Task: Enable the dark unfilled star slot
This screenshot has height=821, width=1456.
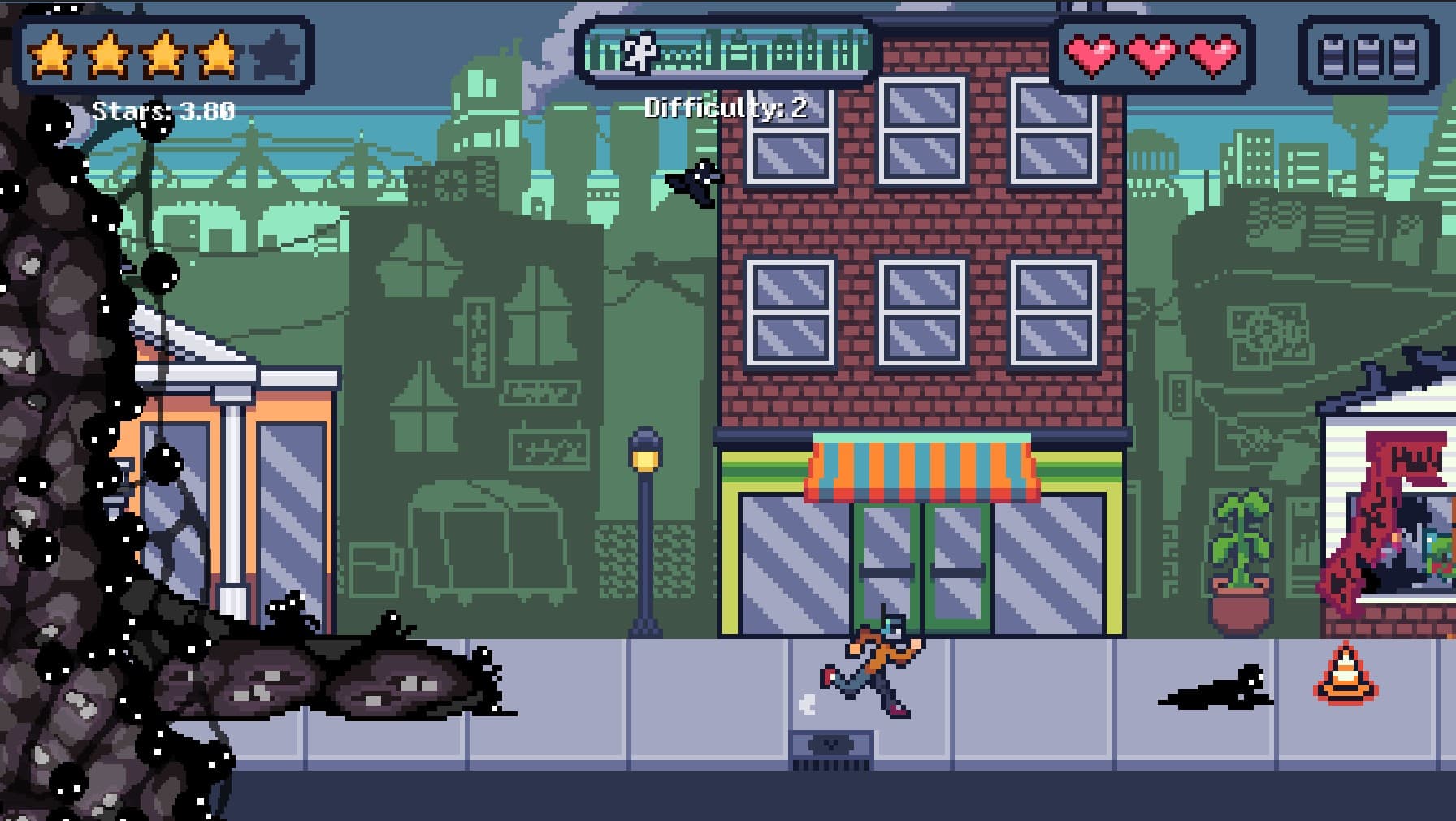Action: [276, 54]
